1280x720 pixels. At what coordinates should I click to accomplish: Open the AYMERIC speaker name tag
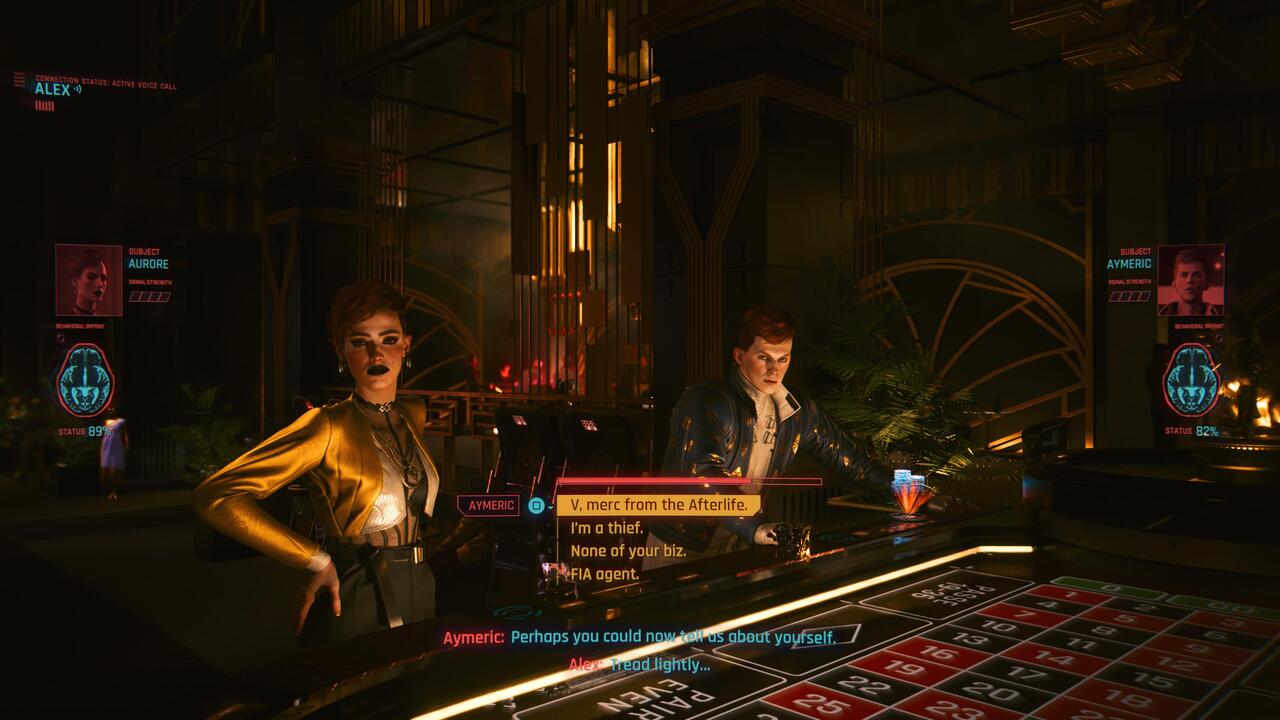(x=487, y=507)
